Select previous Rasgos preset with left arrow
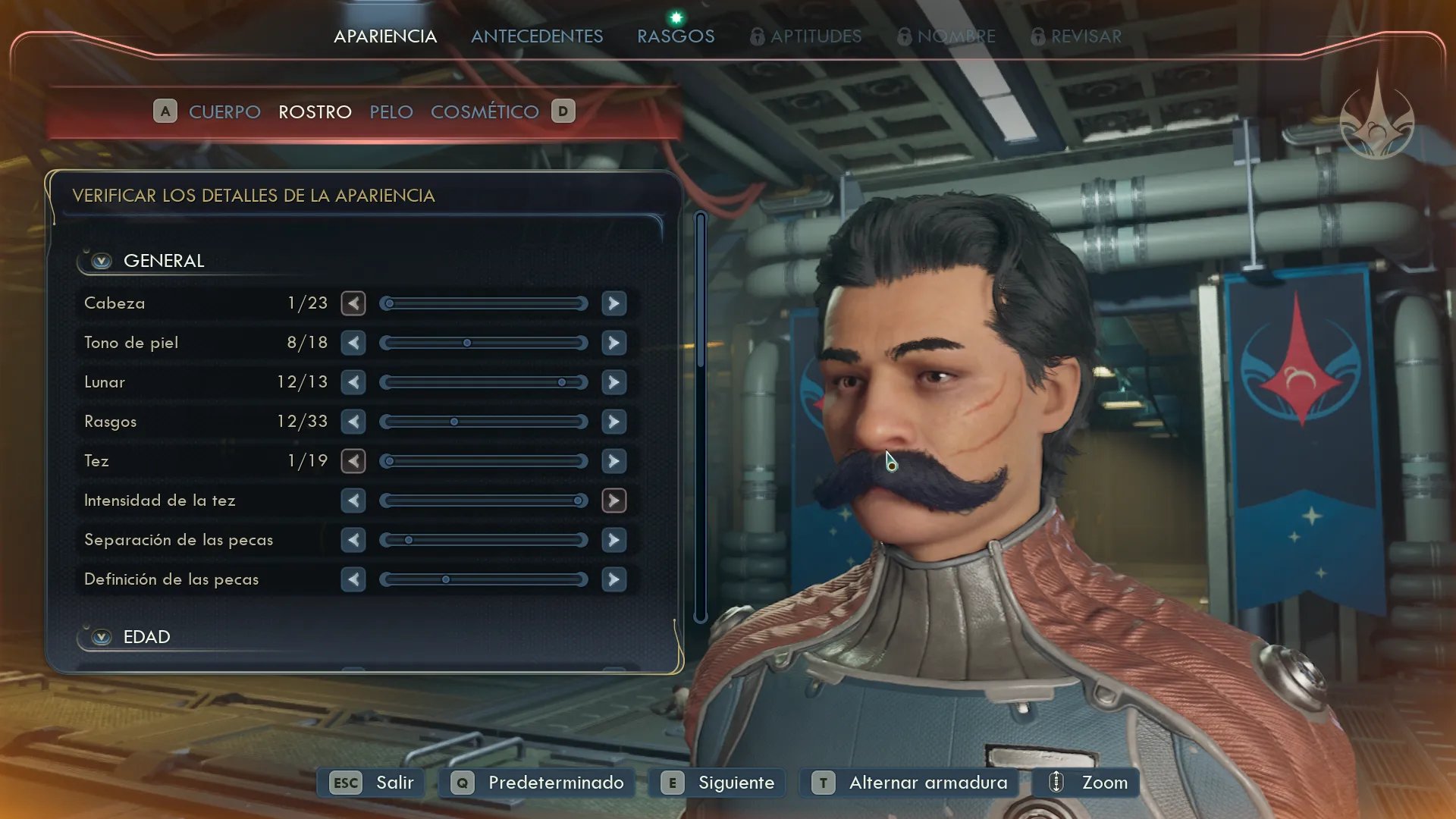The width and height of the screenshot is (1456, 819). pyautogui.click(x=353, y=422)
